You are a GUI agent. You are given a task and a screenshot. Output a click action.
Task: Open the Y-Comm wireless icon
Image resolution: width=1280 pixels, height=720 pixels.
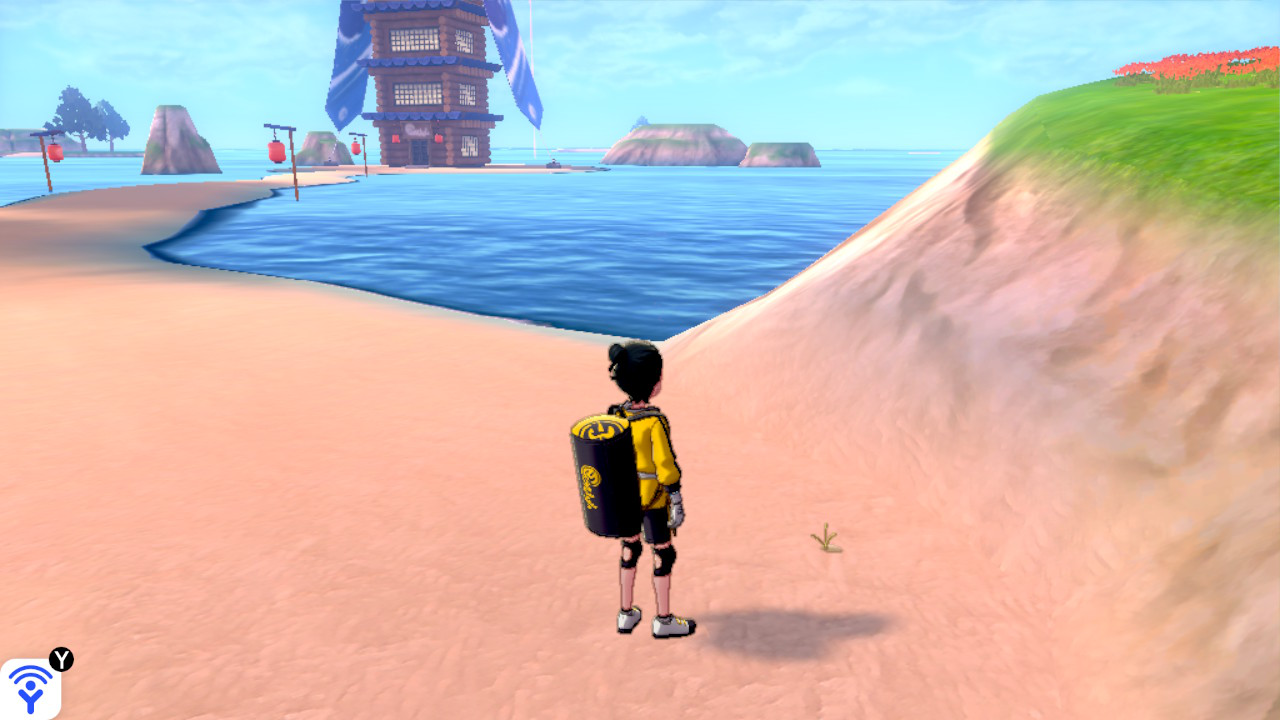(x=30, y=688)
